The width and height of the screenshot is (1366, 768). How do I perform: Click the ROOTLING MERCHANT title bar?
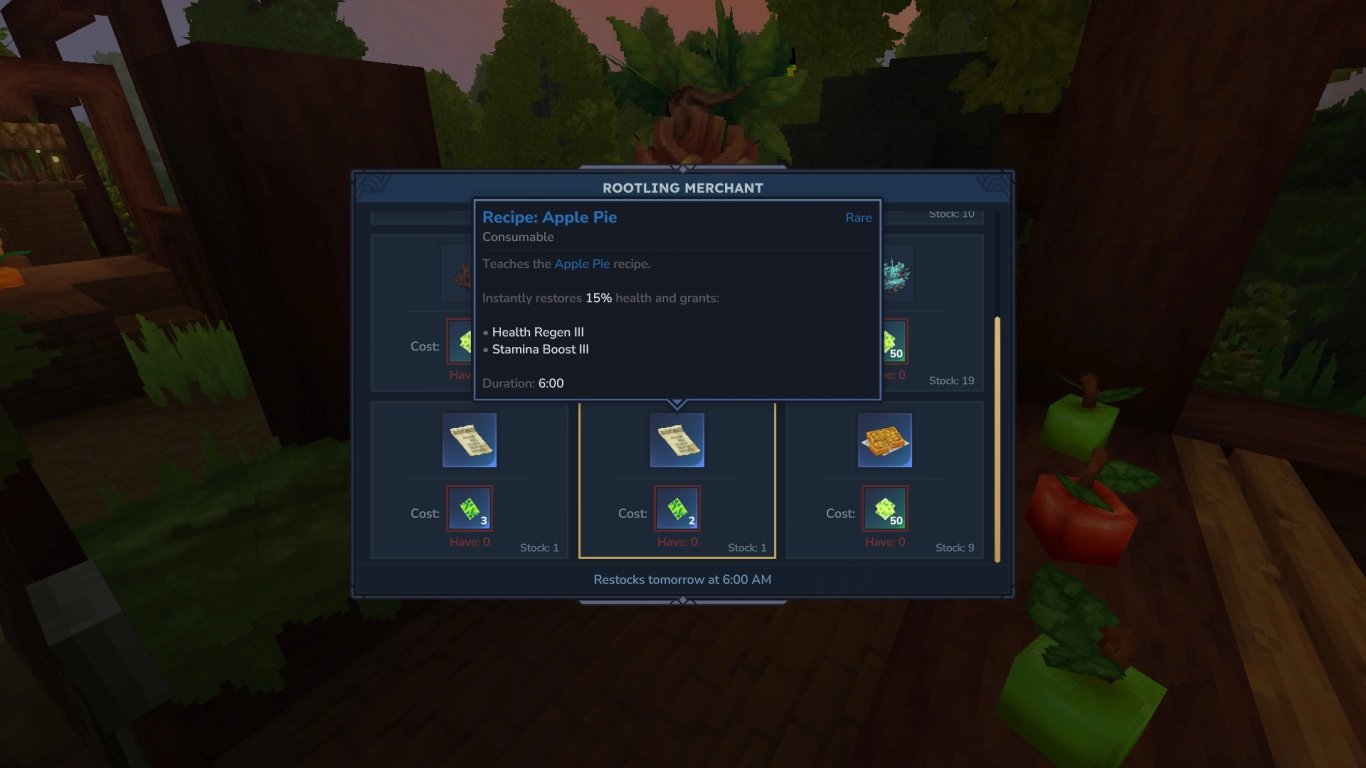683,187
